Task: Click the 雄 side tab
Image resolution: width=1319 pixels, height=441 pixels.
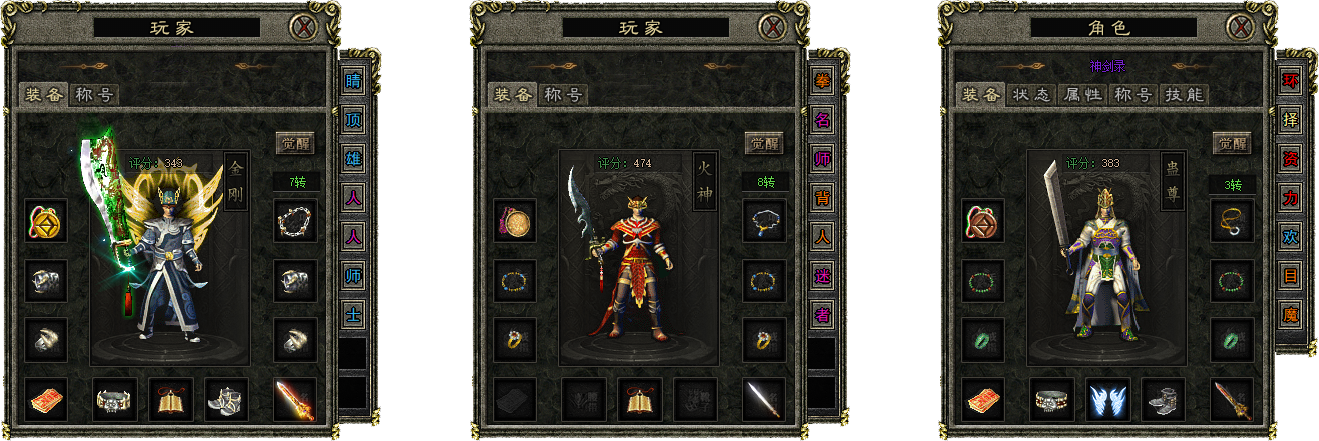Action: coord(352,159)
